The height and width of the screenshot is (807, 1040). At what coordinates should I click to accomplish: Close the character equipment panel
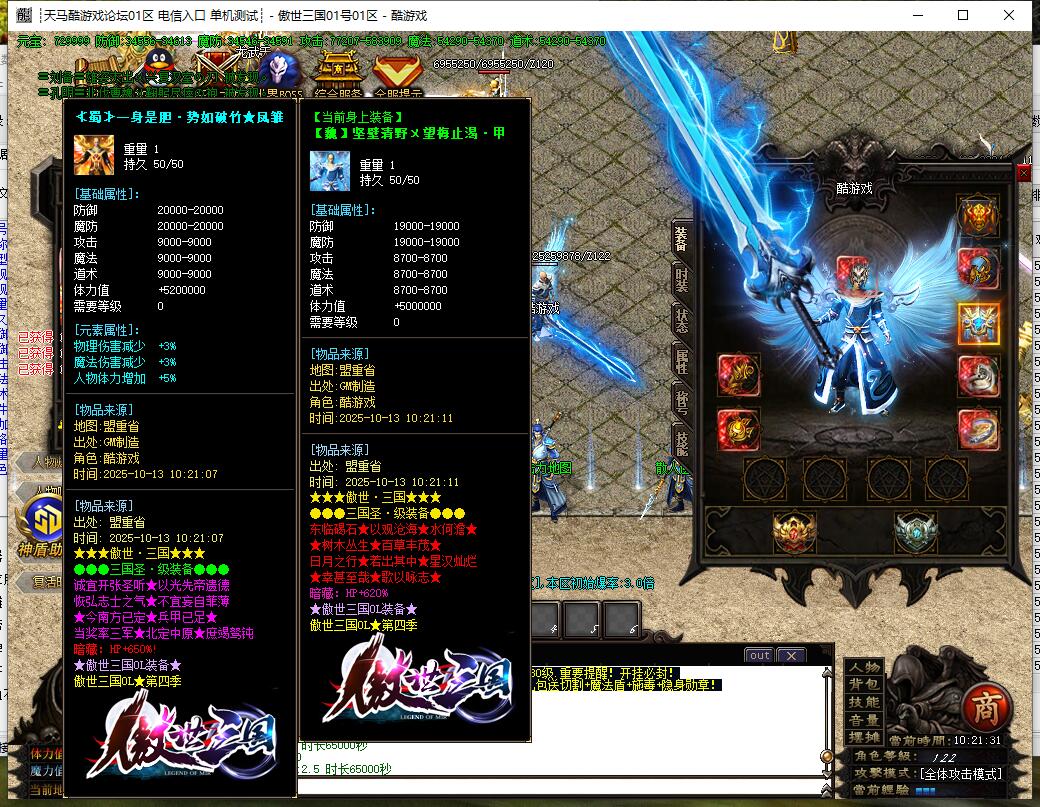tap(1023, 173)
